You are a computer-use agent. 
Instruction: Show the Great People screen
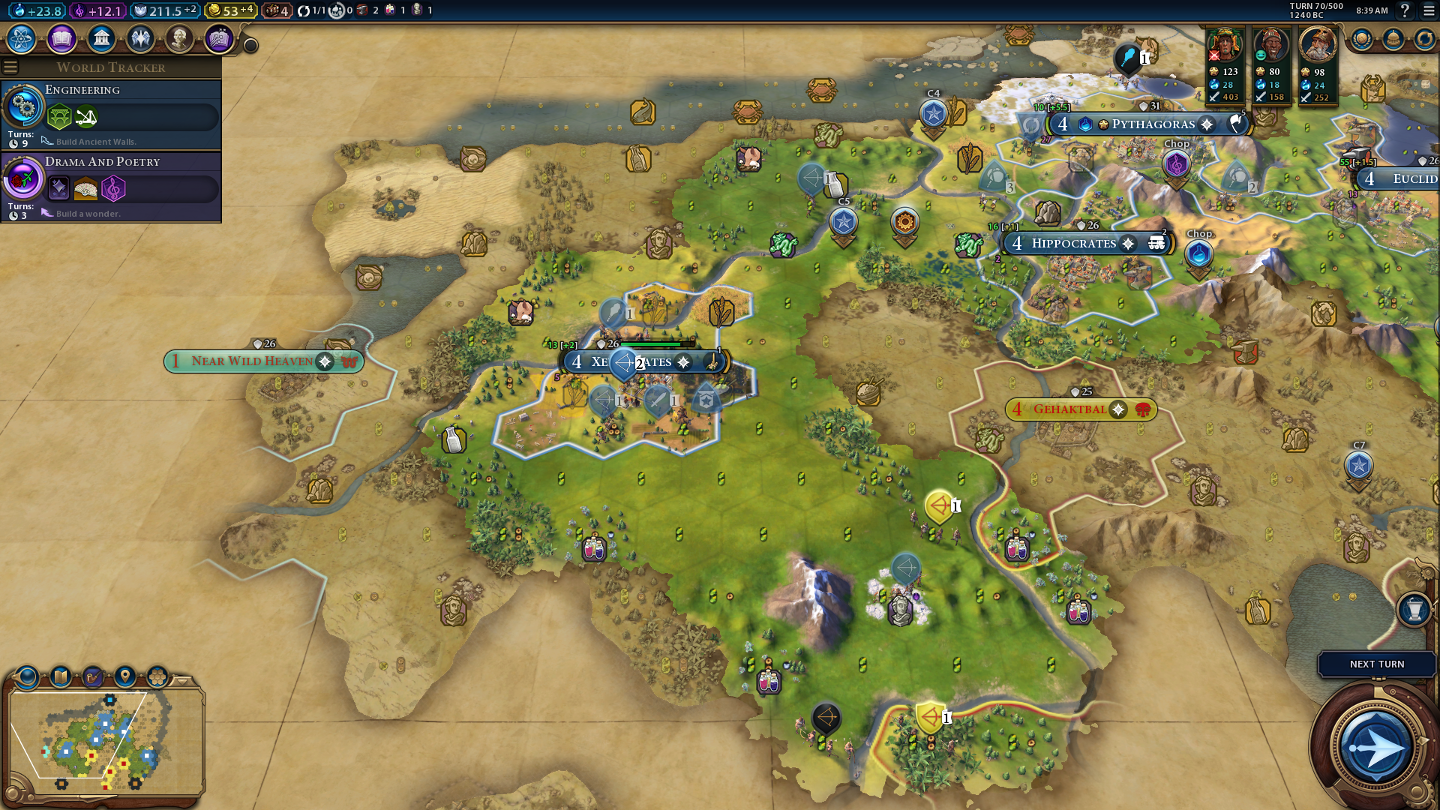tap(180, 39)
